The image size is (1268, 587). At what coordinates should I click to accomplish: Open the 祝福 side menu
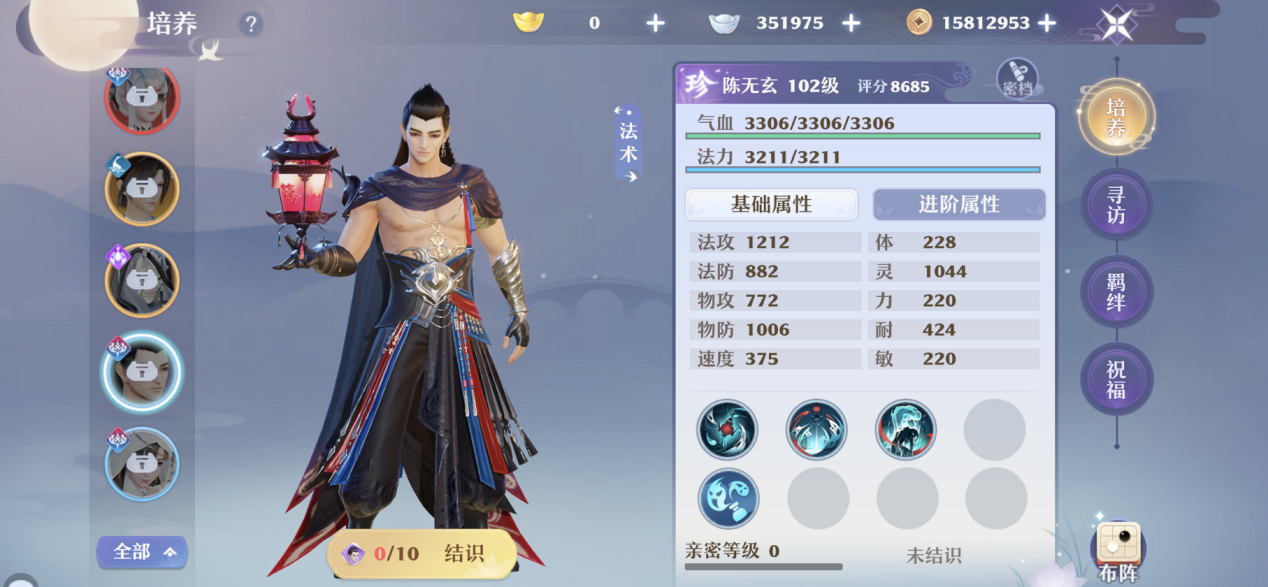tap(1116, 379)
